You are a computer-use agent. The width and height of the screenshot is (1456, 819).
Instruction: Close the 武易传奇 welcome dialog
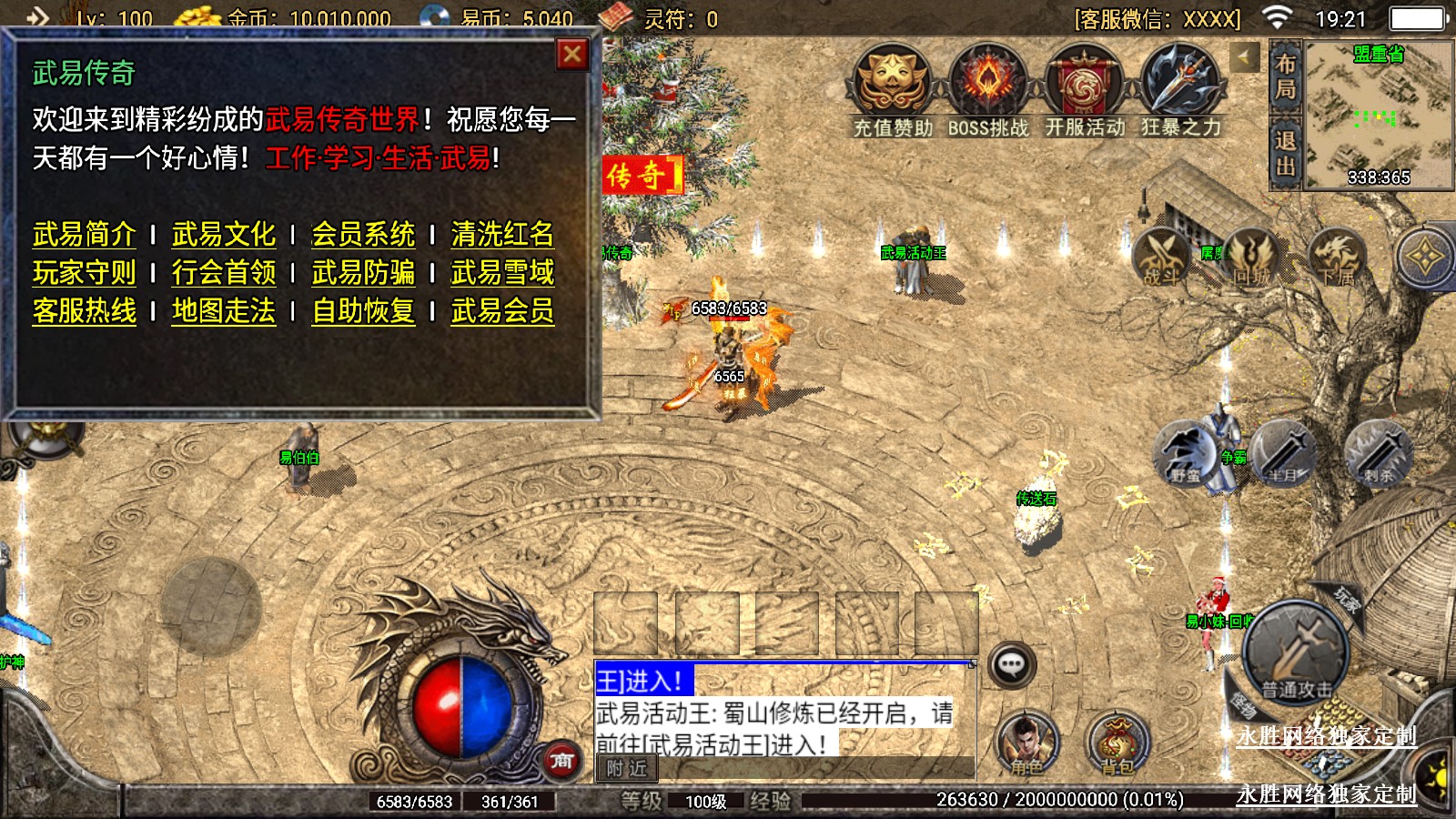572,56
